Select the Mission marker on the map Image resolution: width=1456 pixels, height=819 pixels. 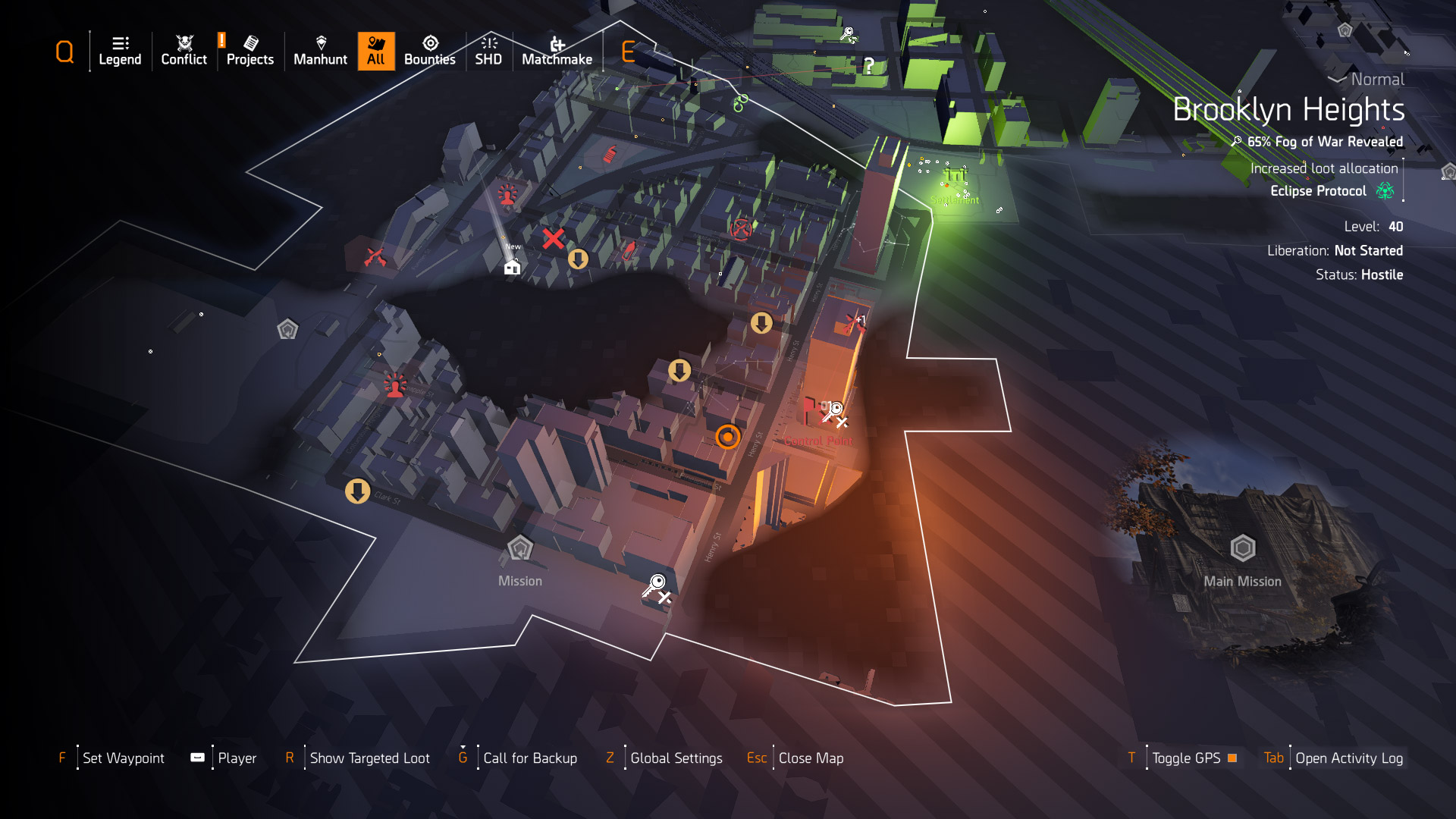click(x=520, y=548)
